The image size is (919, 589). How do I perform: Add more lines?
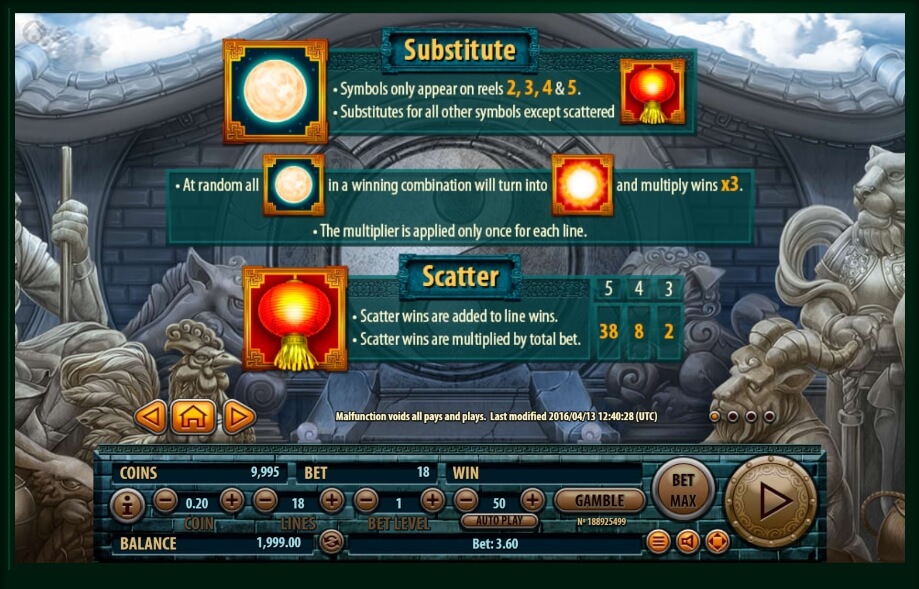(331, 500)
